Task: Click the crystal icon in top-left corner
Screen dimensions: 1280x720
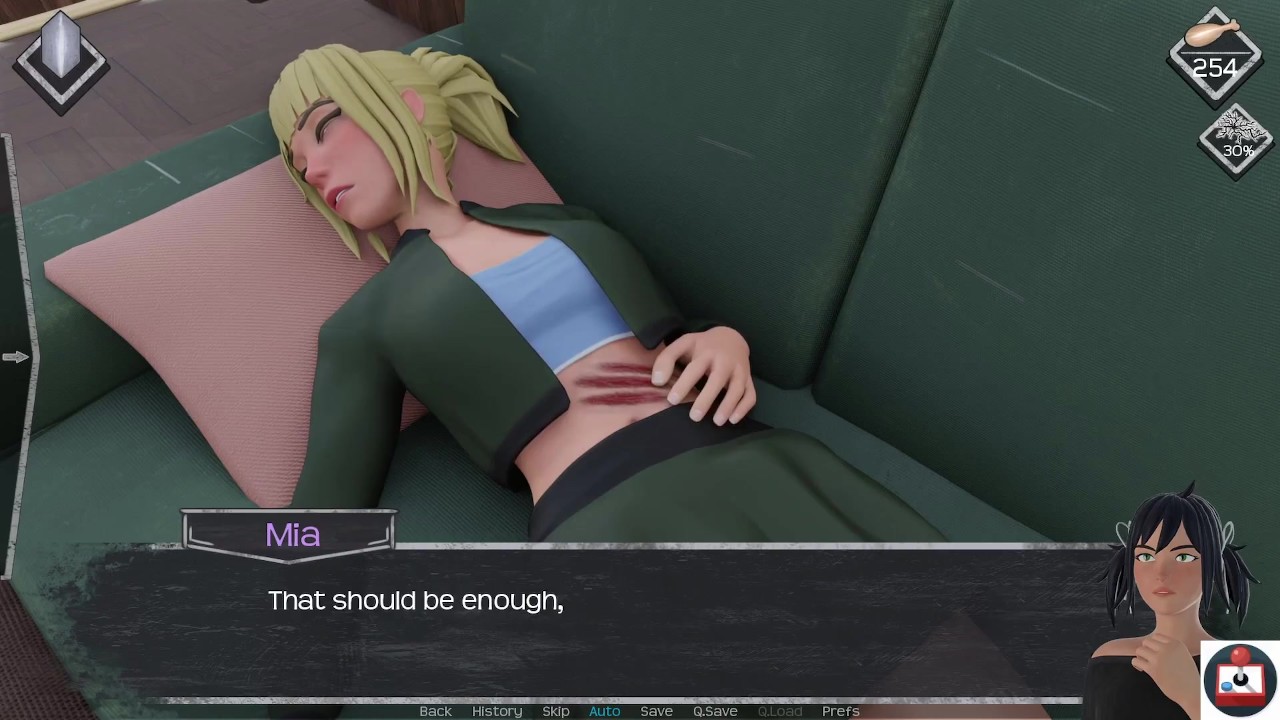Action: [60, 60]
